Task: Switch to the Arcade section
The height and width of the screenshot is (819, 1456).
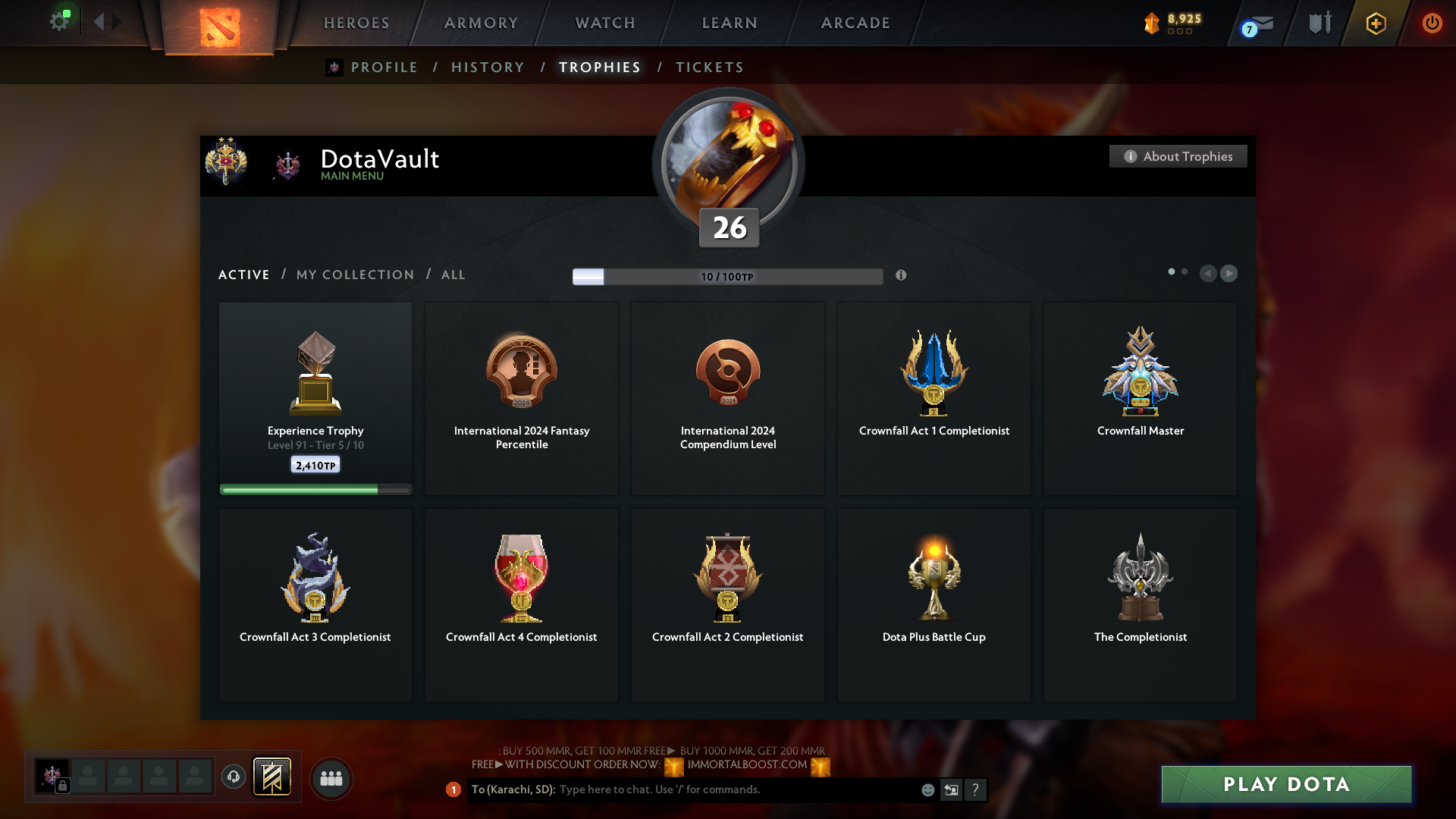Action: click(x=855, y=23)
